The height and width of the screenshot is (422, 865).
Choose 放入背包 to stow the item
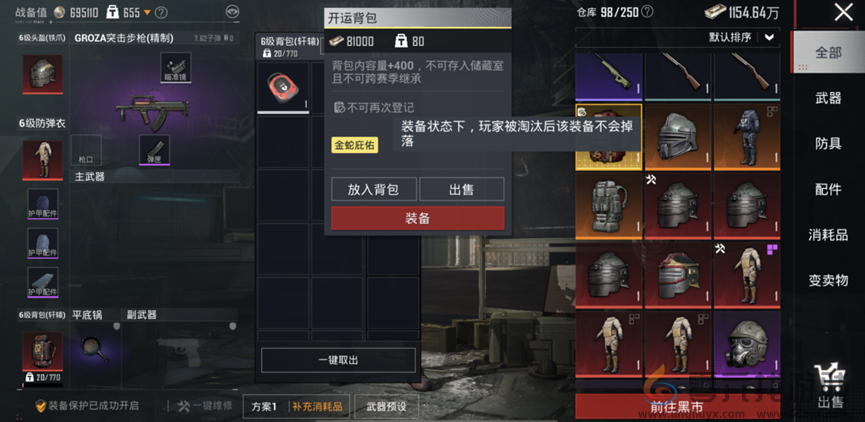pyautogui.click(x=373, y=189)
